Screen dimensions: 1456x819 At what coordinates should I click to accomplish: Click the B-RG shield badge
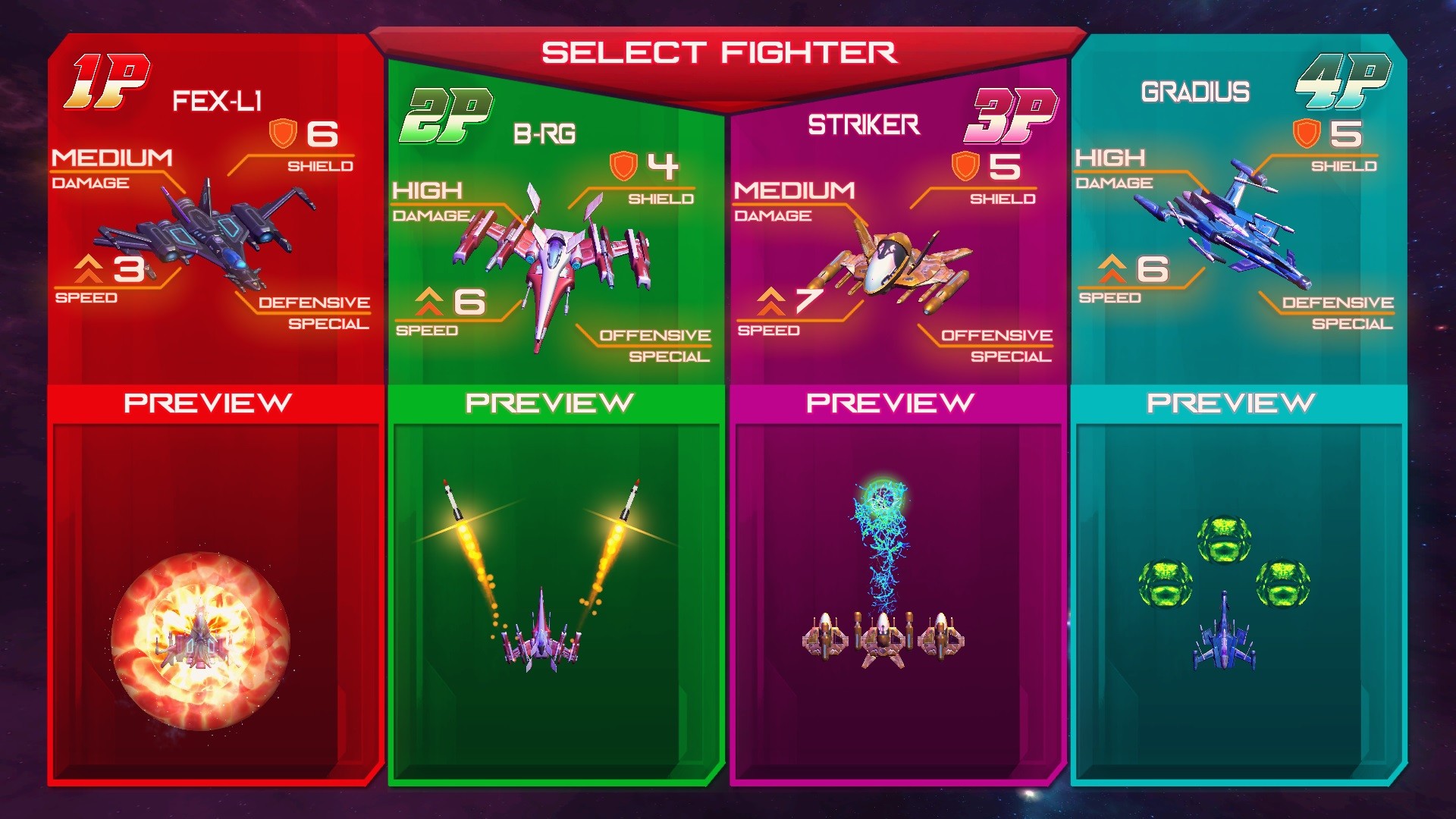coord(623,165)
